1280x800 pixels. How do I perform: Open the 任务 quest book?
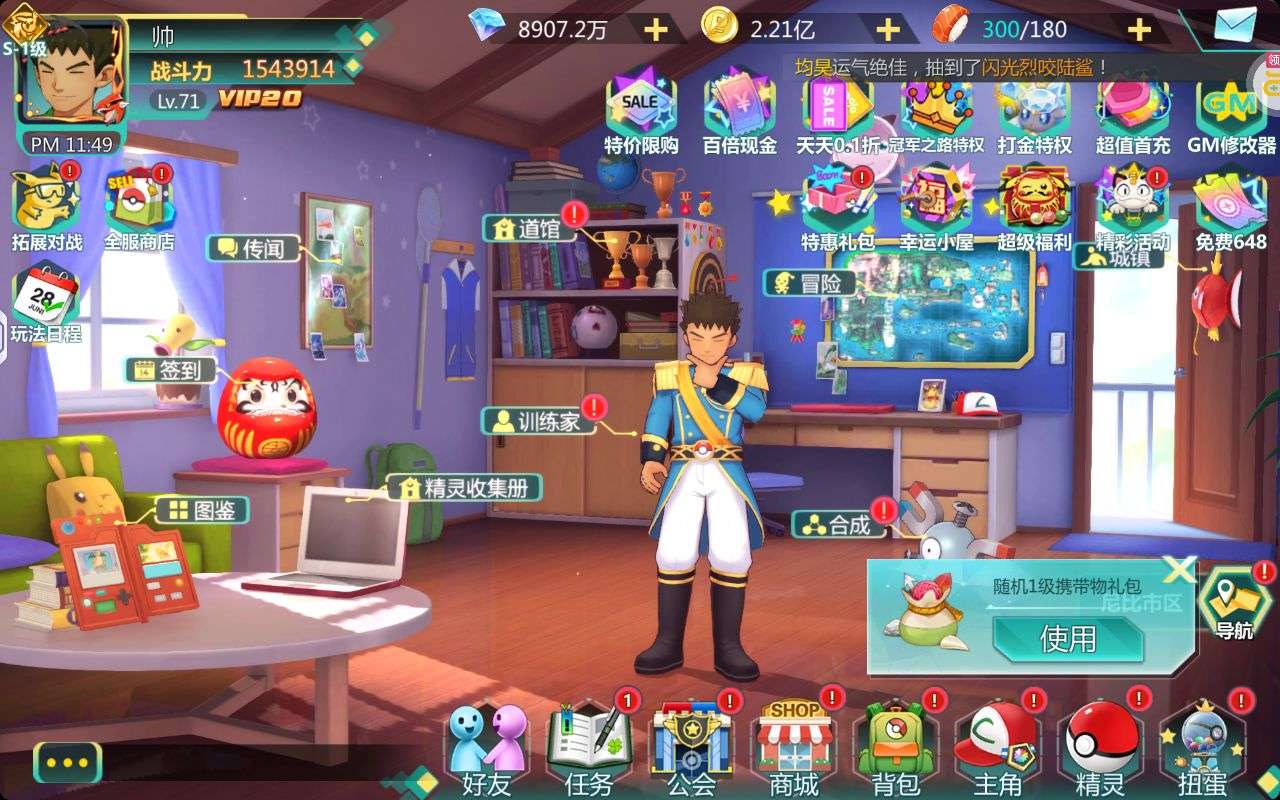(x=589, y=745)
